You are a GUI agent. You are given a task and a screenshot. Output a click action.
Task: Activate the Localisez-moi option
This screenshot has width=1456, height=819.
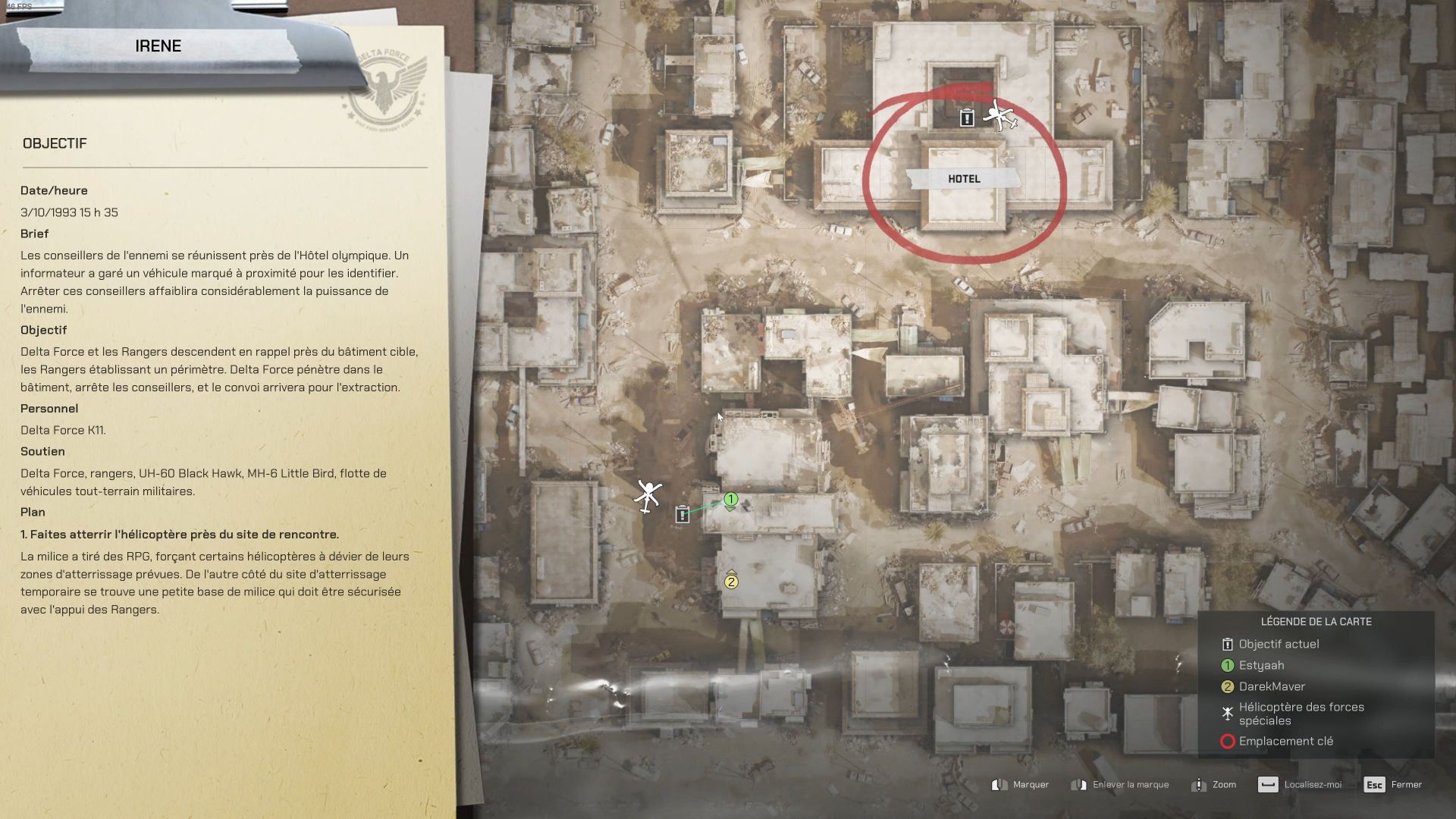pyautogui.click(x=1300, y=785)
